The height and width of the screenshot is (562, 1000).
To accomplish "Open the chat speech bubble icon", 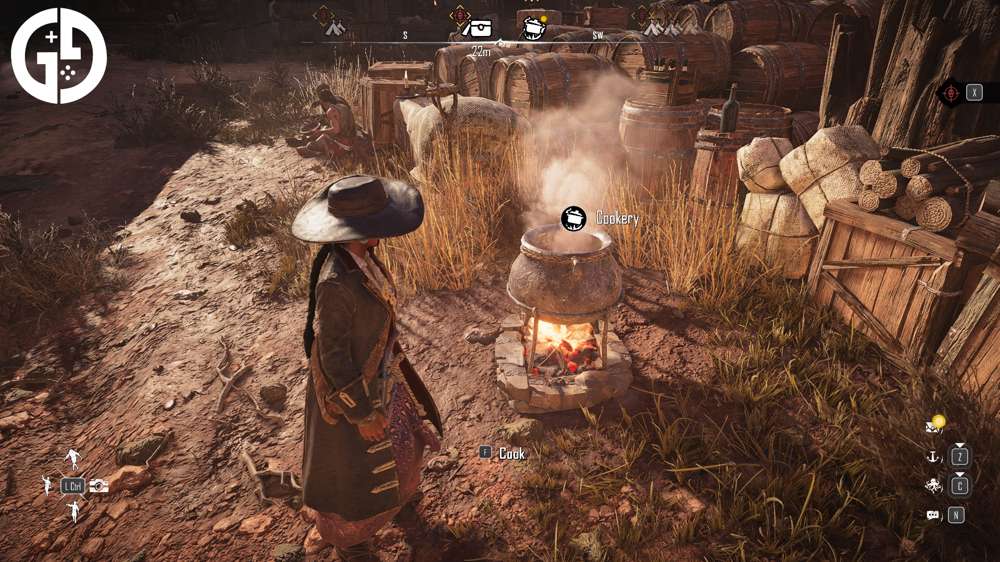I will (x=933, y=515).
